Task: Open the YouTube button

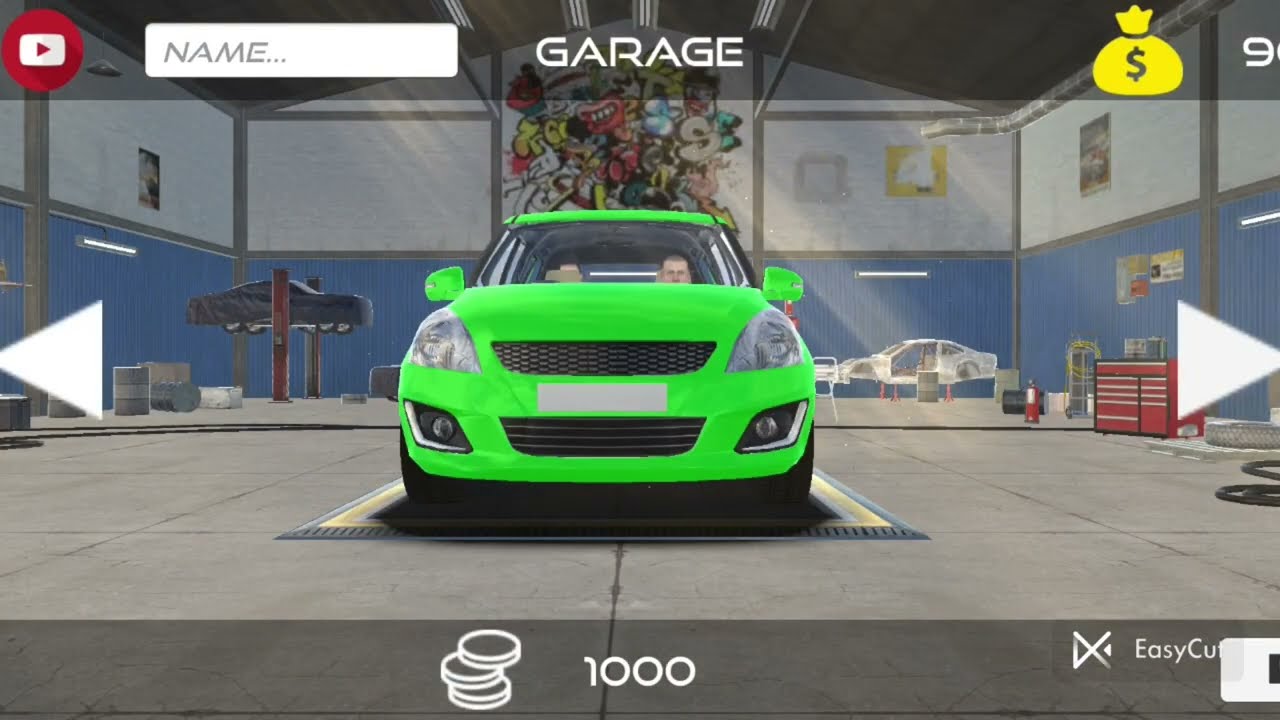Action: [x=41, y=50]
